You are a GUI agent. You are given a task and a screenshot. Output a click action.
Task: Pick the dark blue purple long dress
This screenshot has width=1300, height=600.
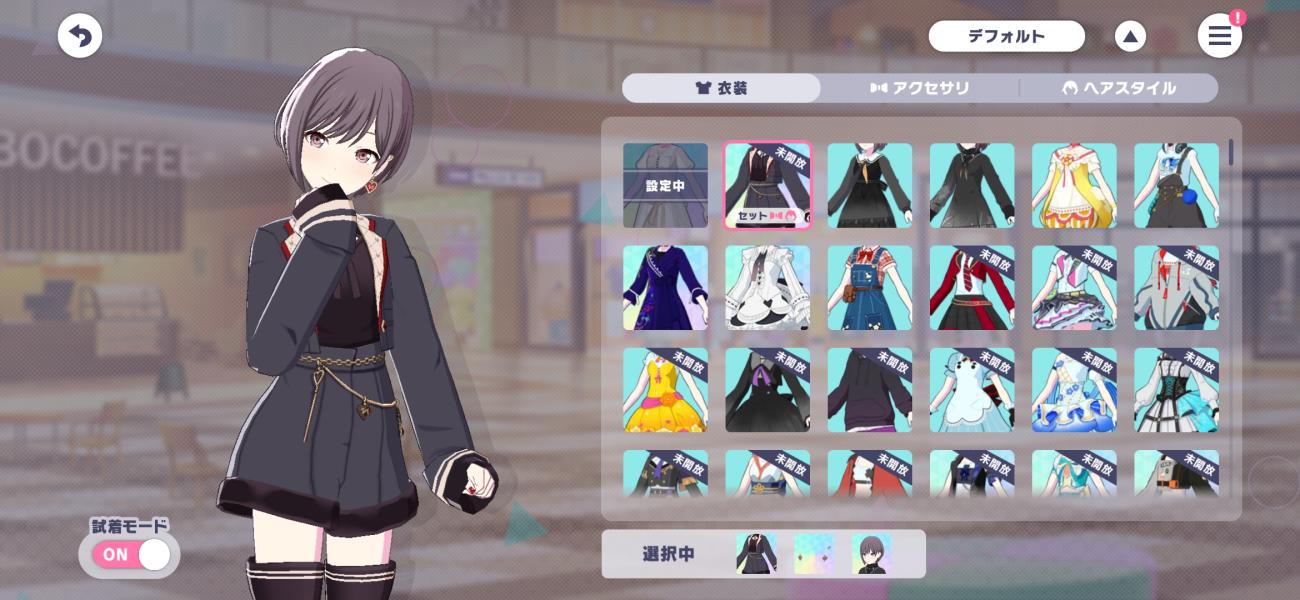click(x=665, y=288)
